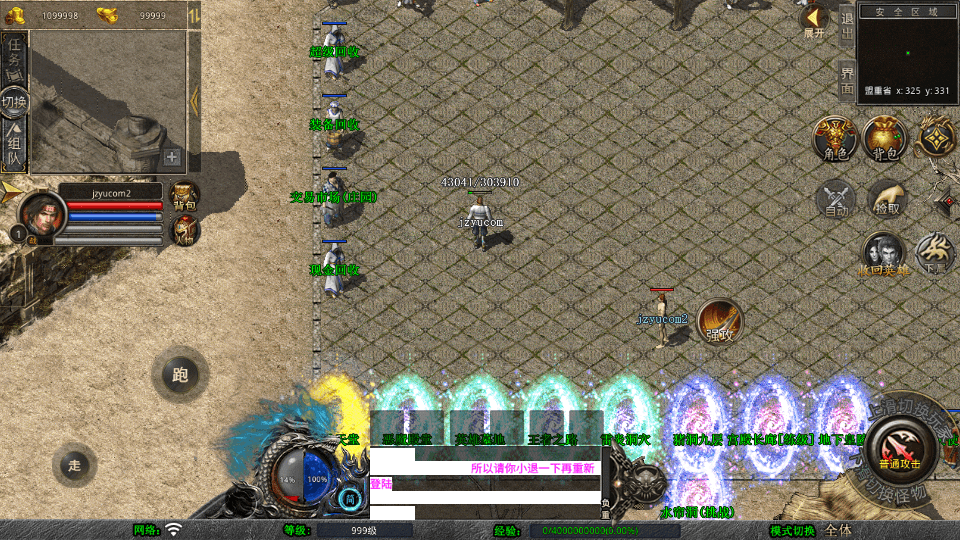
Task: Tap the 拾取 pickup hand button
Action: tap(886, 198)
